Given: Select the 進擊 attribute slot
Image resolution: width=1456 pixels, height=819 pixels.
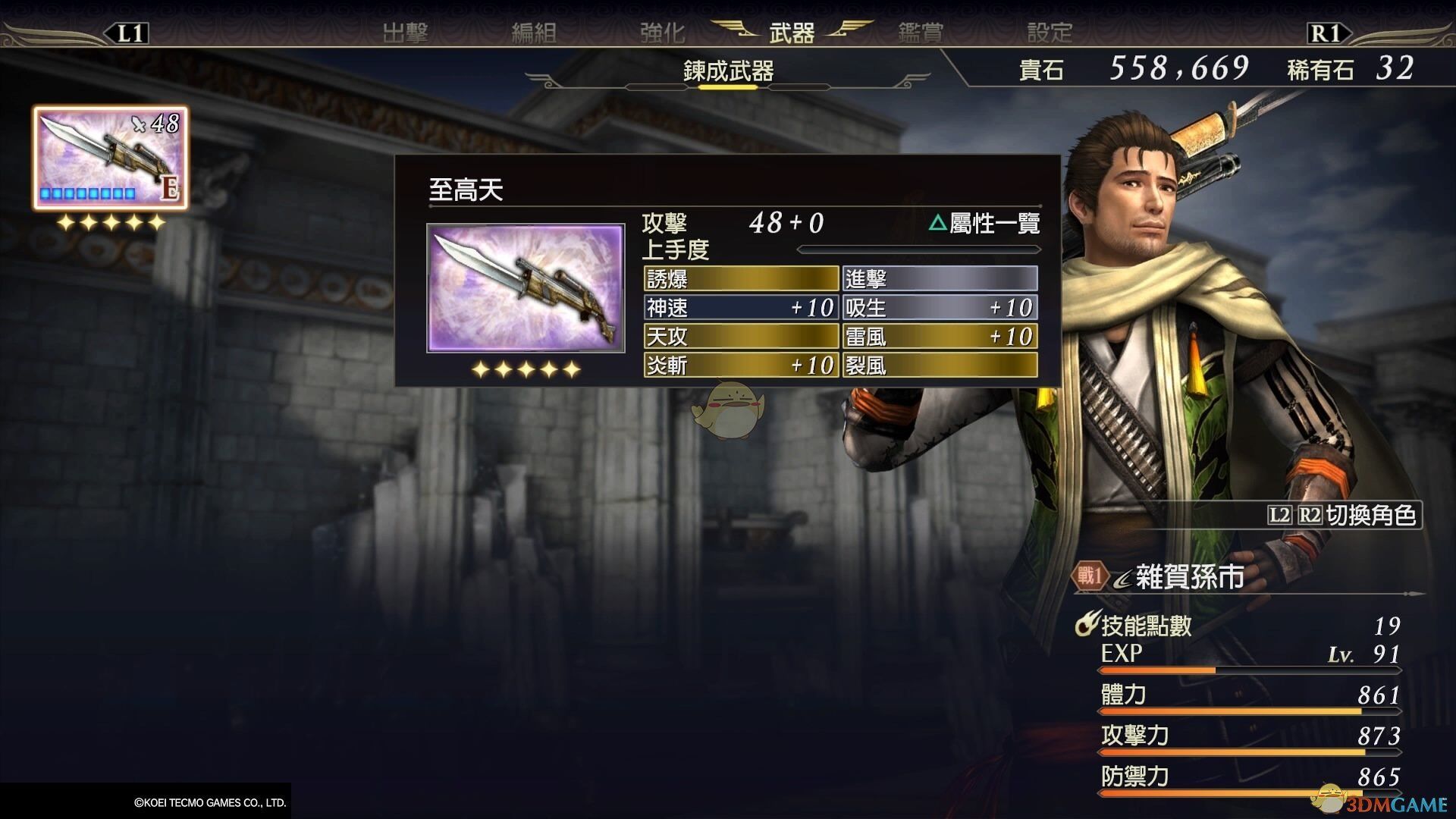Looking at the screenshot, I should [x=940, y=279].
